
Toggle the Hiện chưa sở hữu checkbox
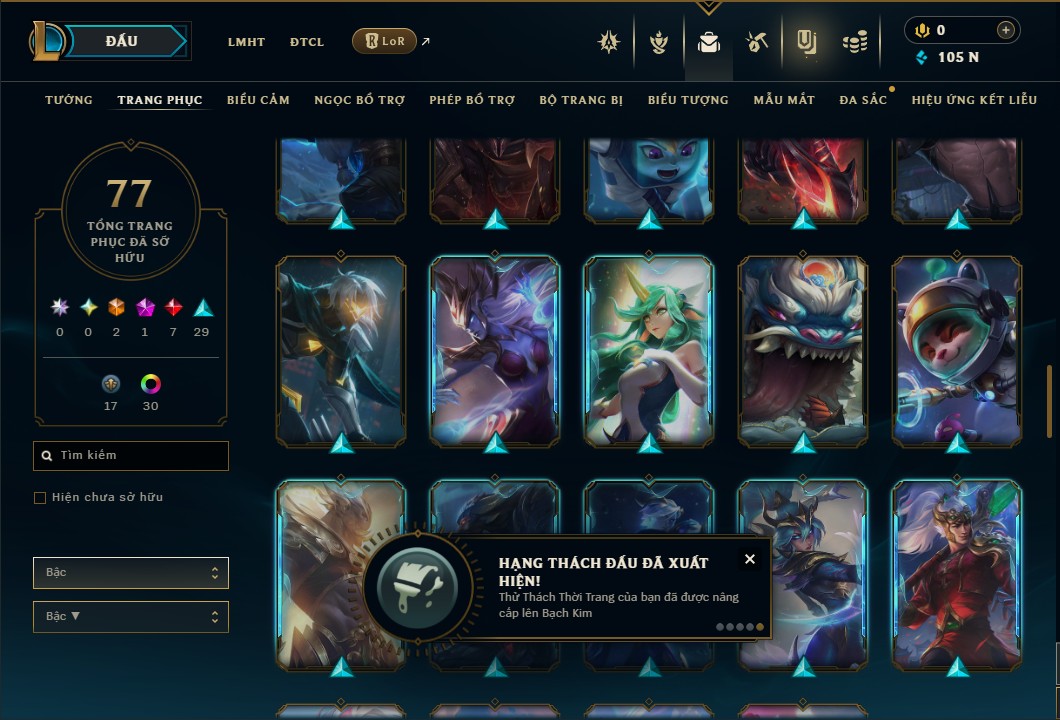pyautogui.click(x=40, y=498)
